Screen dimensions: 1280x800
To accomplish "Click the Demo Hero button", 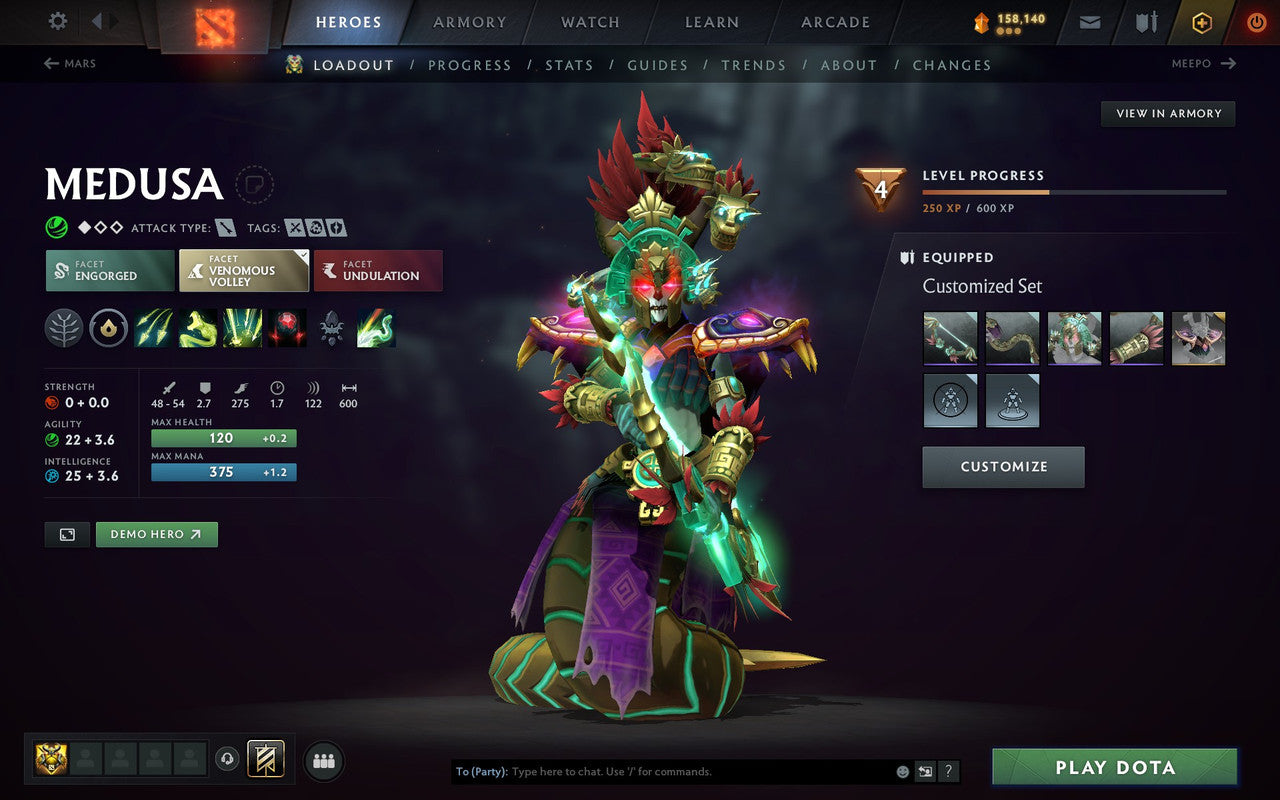I will (x=156, y=534).
